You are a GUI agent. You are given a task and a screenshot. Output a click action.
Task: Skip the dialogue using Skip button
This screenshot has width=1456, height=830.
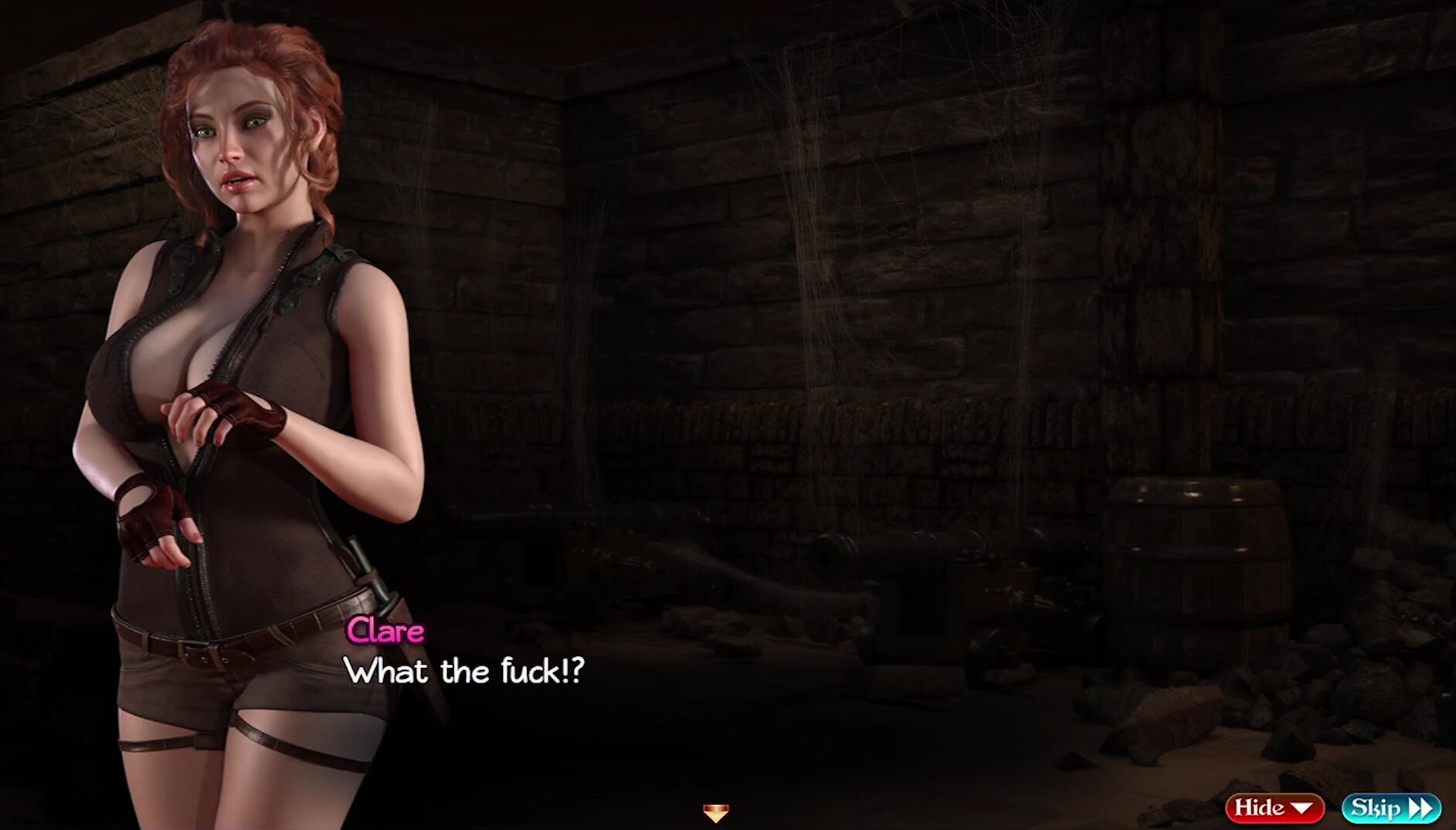1390,808
